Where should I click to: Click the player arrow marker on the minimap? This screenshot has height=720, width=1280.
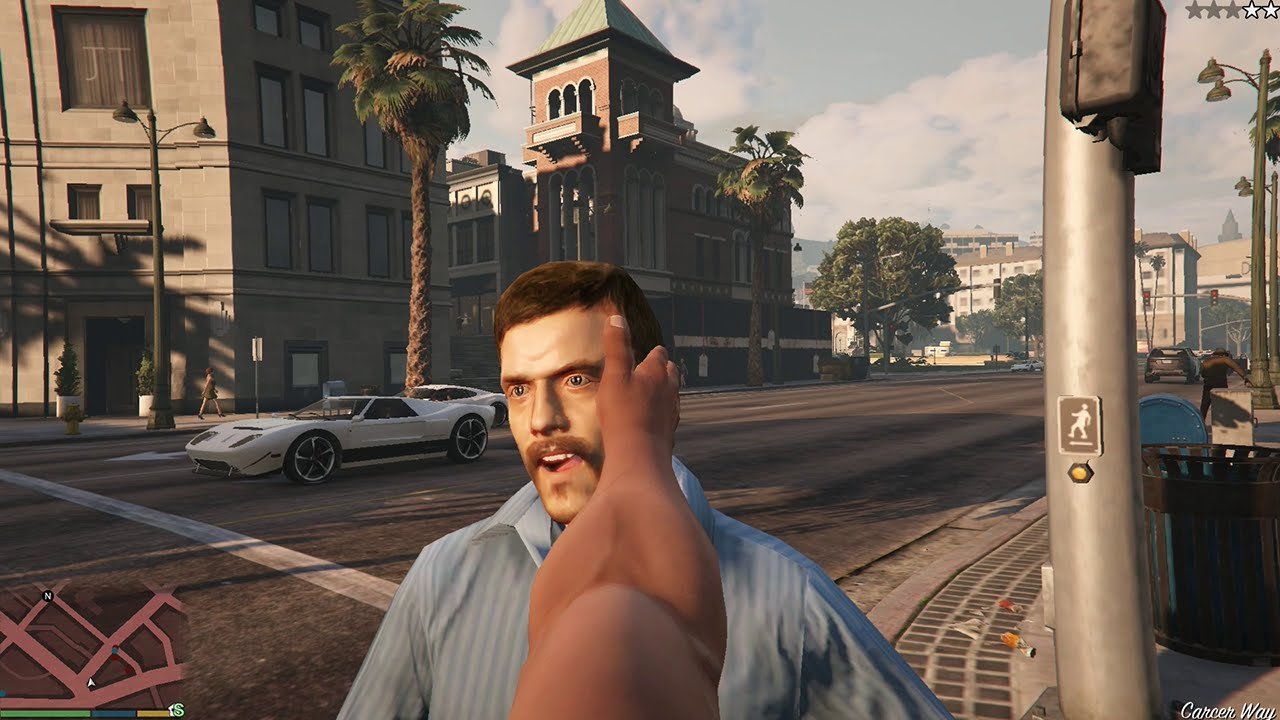(91, 682)
